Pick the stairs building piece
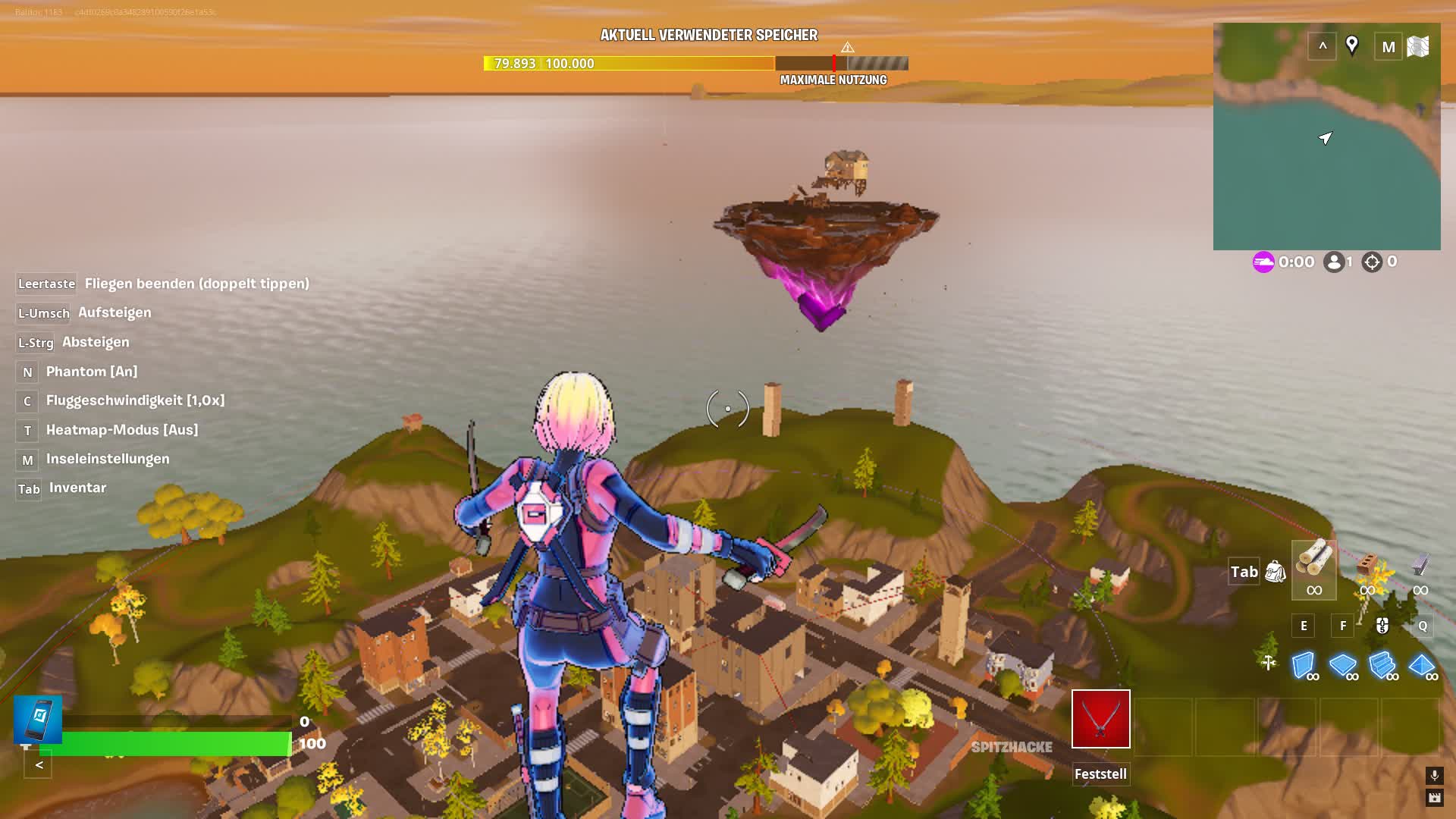The image size is (1456, 819). pyautogui.click(x=1382, y=665)
